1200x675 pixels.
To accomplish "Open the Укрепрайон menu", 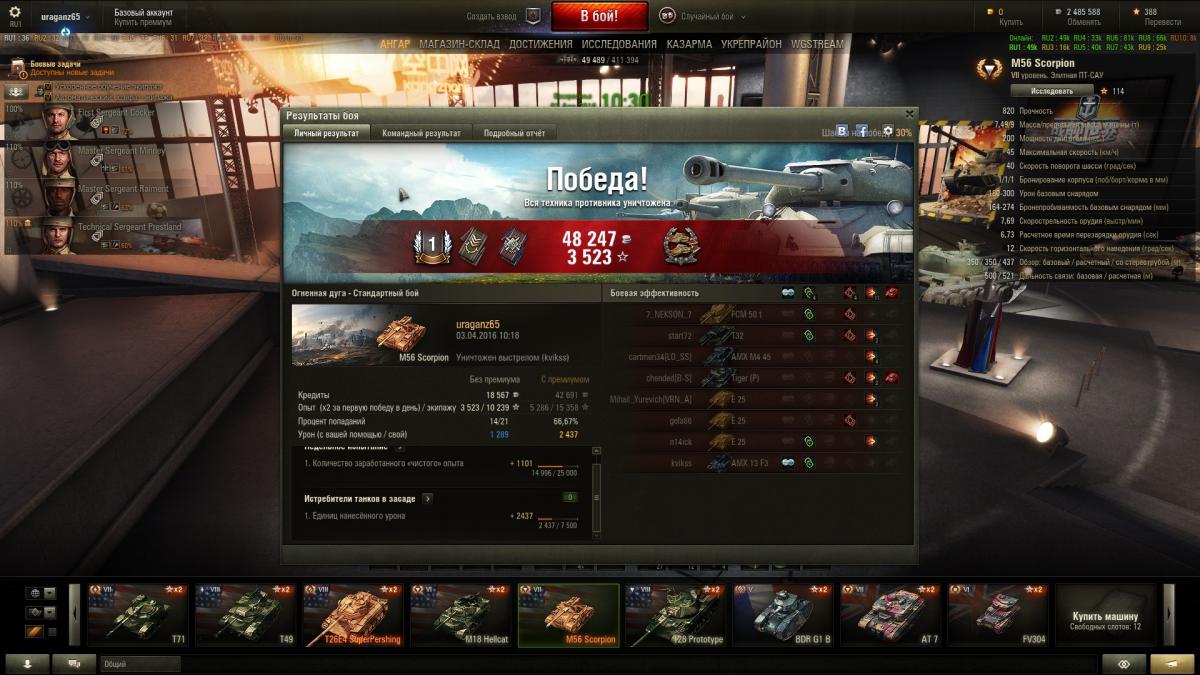I will (x=752, y=44).
